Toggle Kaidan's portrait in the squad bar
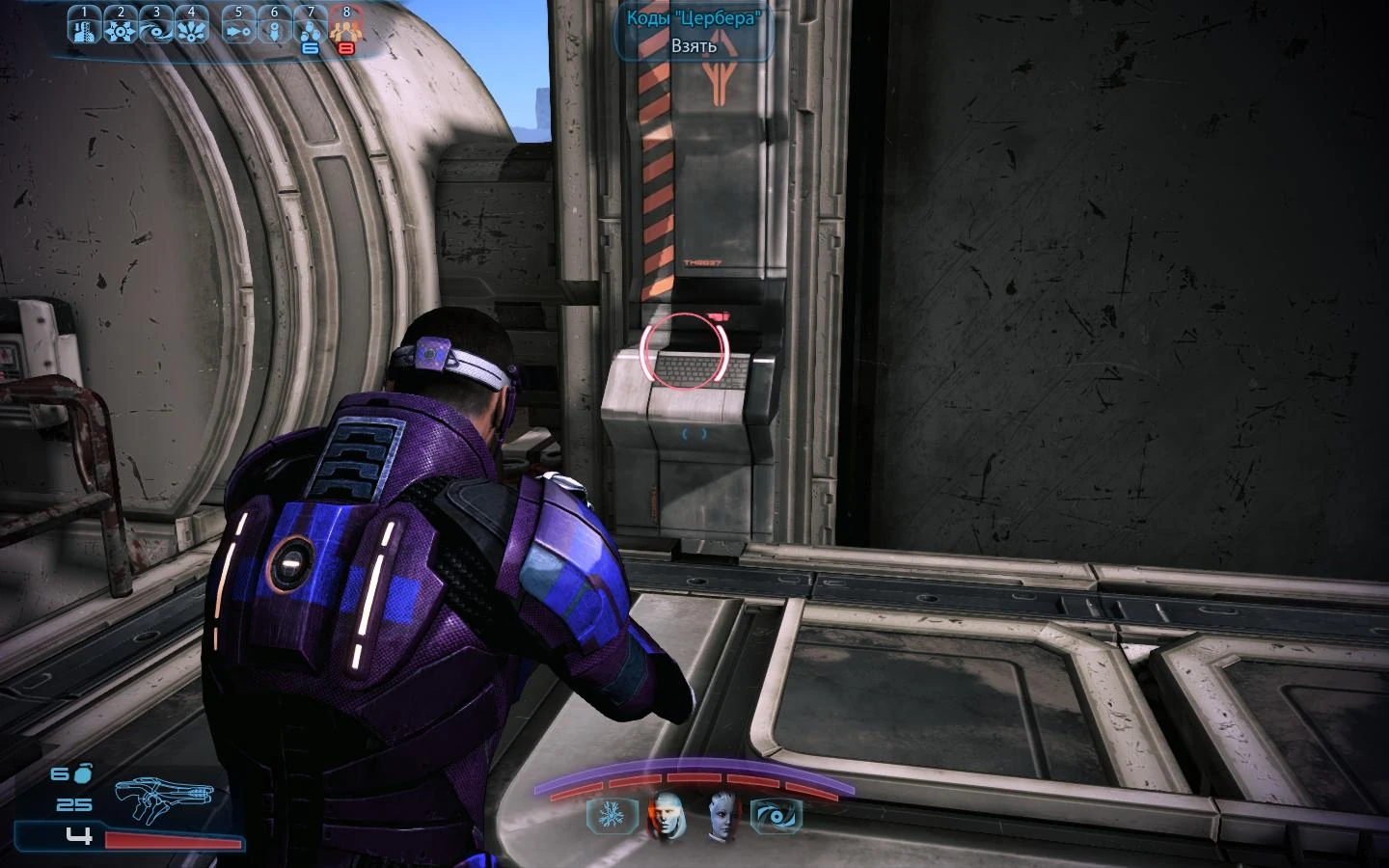 (667, 814)
